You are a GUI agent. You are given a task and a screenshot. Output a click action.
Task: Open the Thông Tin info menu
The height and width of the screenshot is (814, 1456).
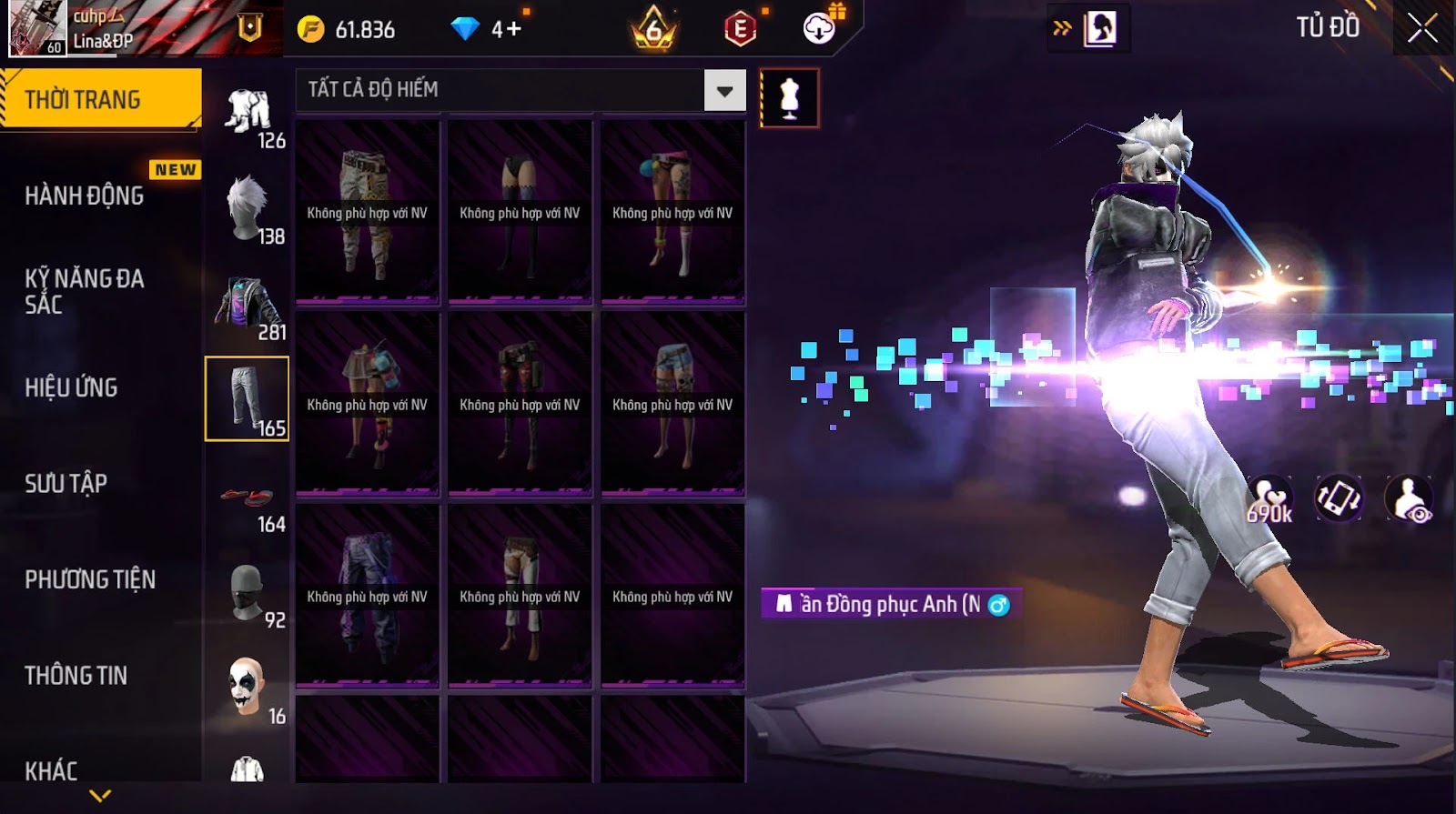(76, 675)
